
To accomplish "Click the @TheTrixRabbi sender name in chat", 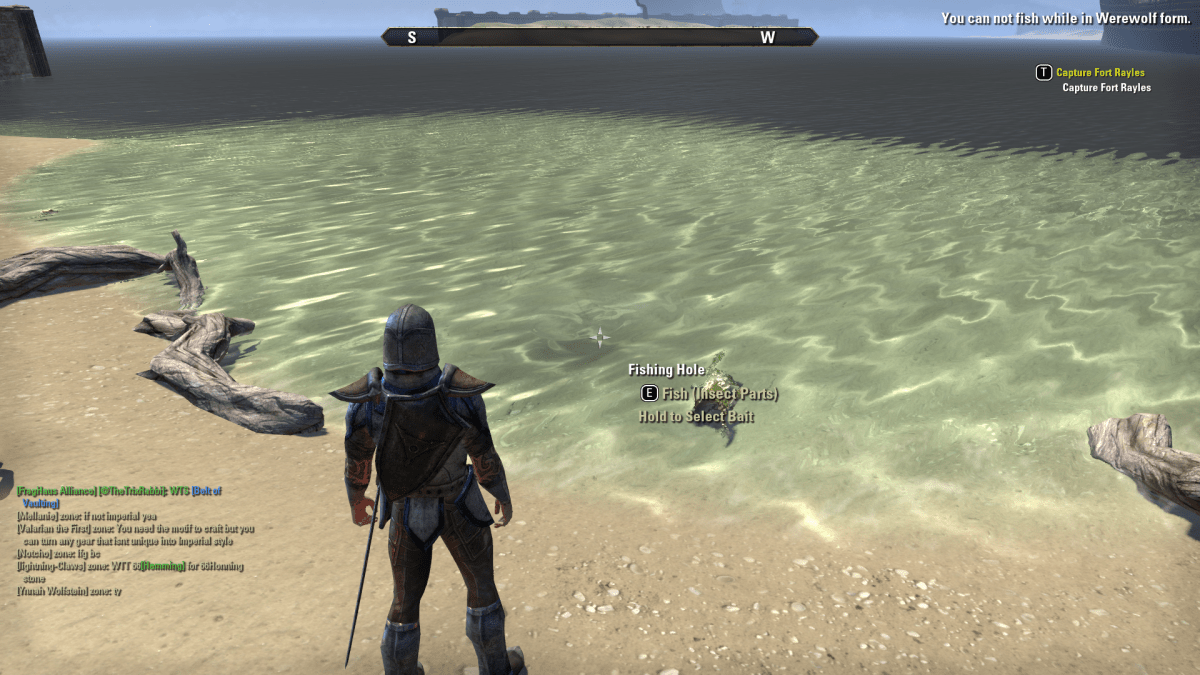I will click(132, 491).
